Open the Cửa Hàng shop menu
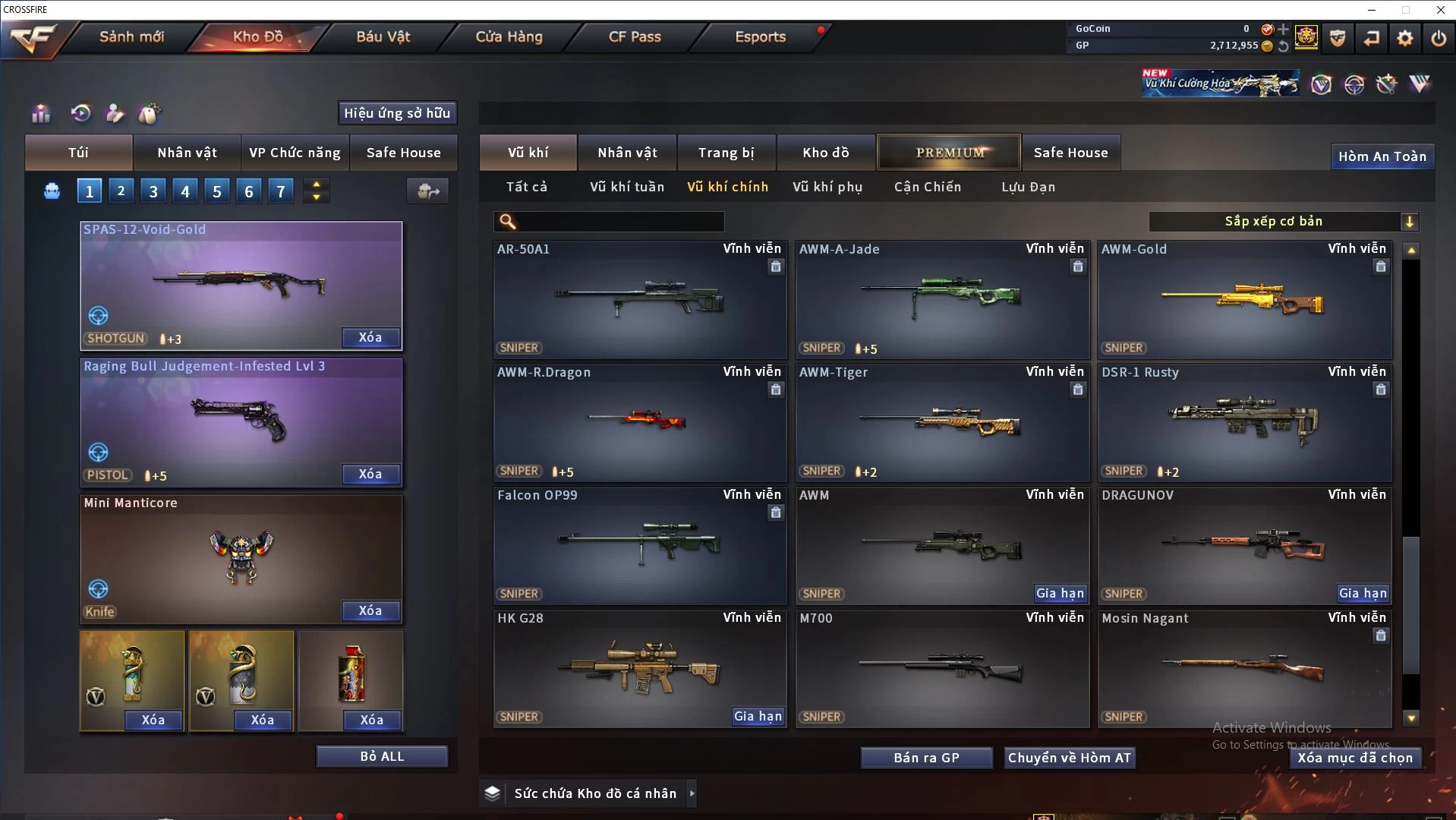This screenshot has height=820, width=1456. (x=509, y=36)
